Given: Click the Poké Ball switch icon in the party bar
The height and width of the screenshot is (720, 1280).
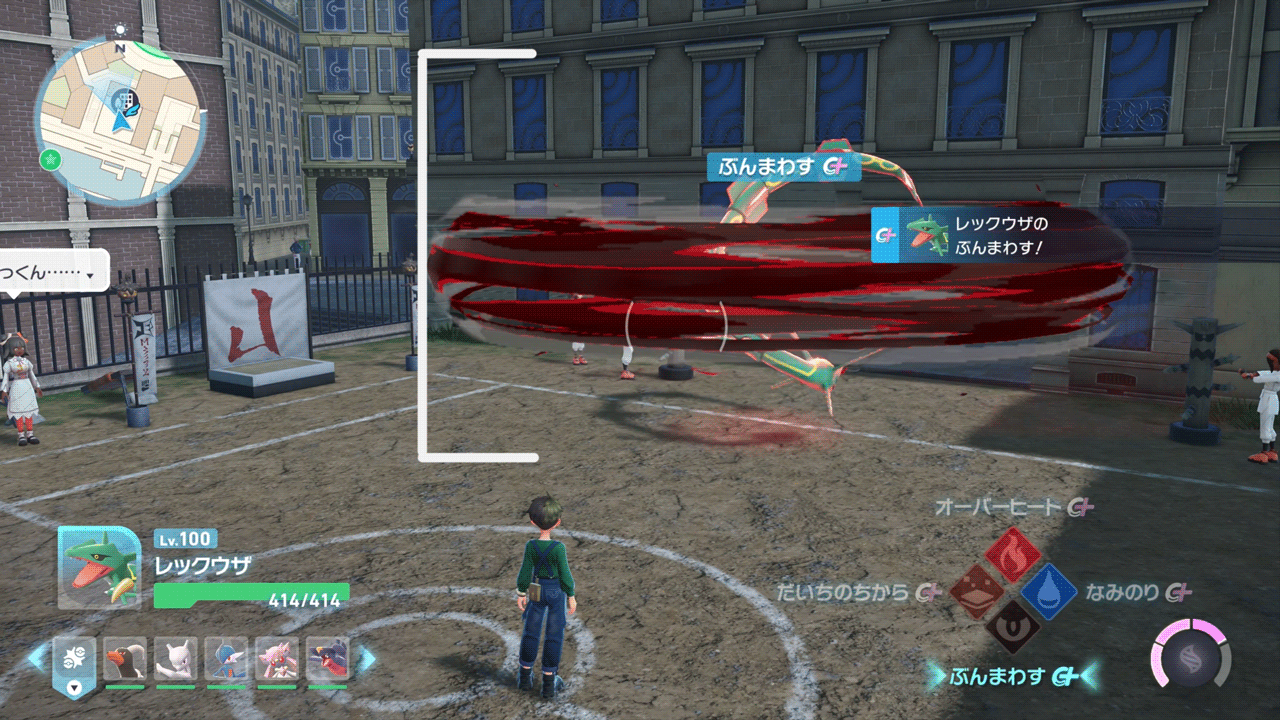Looking at the screenshot, I should point(74,661).
